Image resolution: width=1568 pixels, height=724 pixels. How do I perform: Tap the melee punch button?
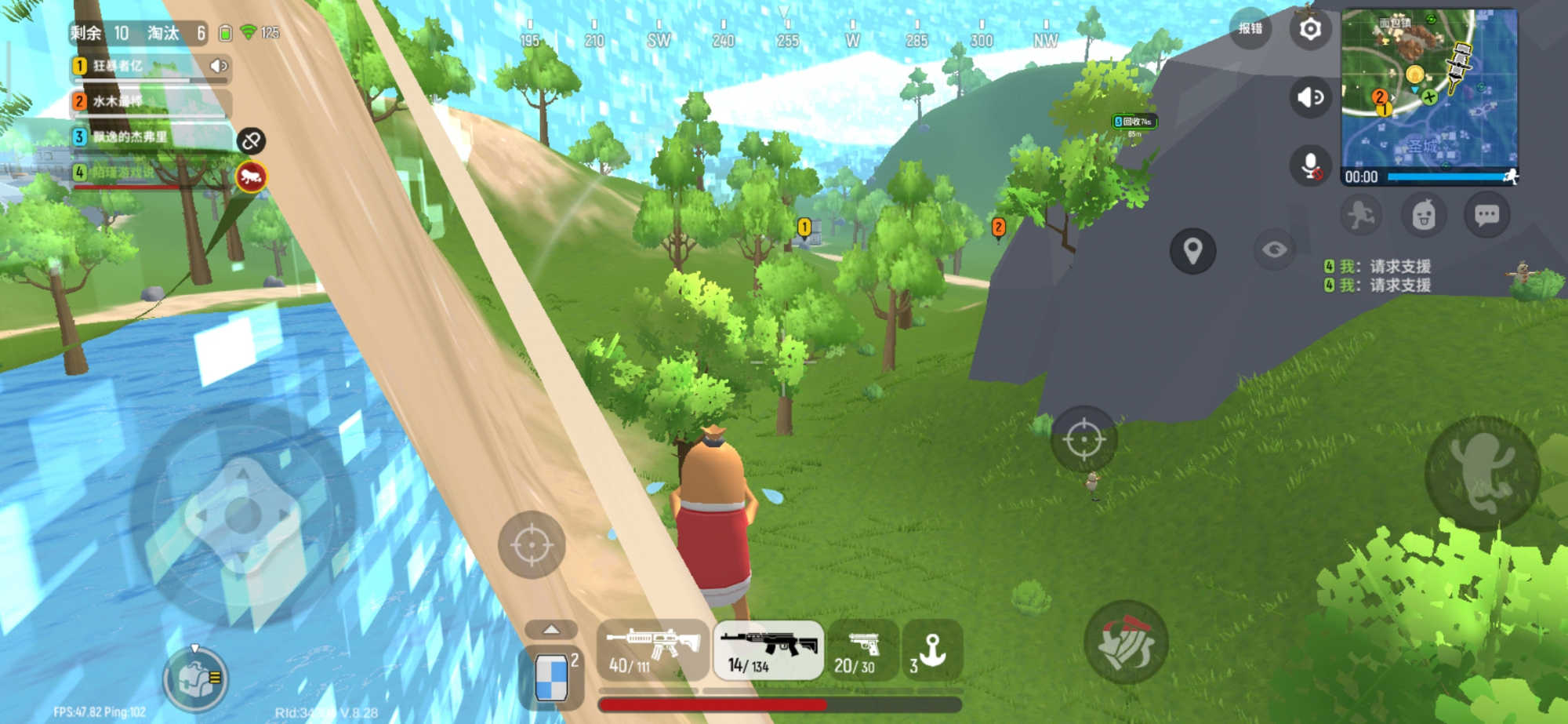(1127, 642)
